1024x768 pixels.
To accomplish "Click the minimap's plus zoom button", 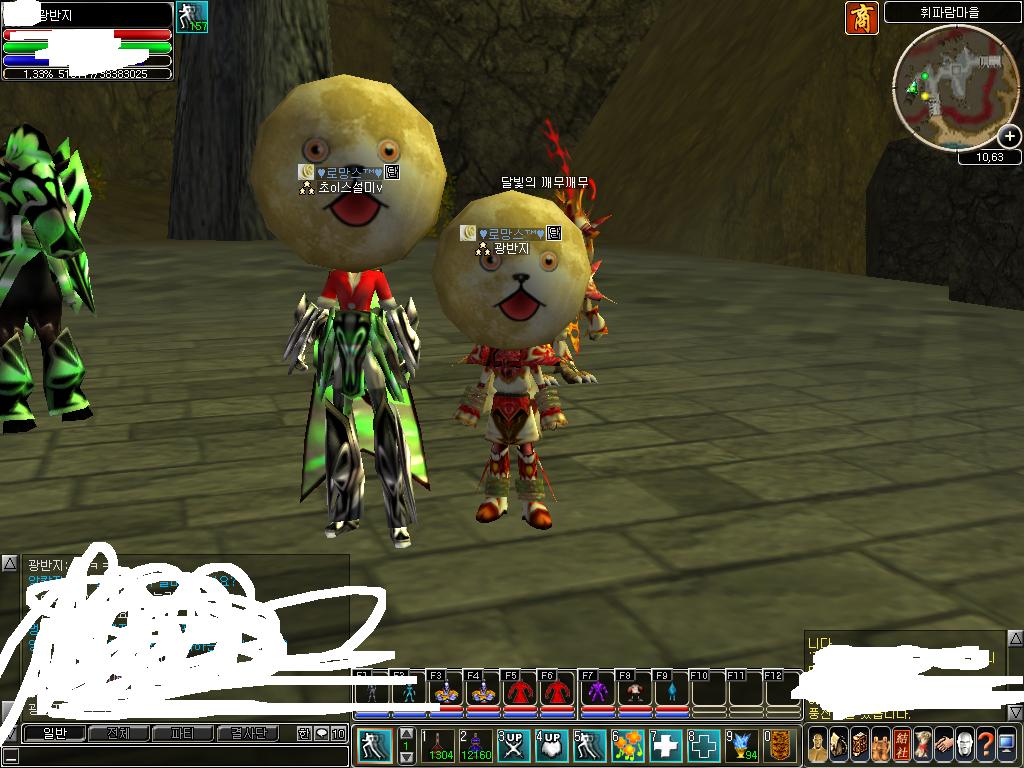I will pyautogui.click(x=1010, y=137).
